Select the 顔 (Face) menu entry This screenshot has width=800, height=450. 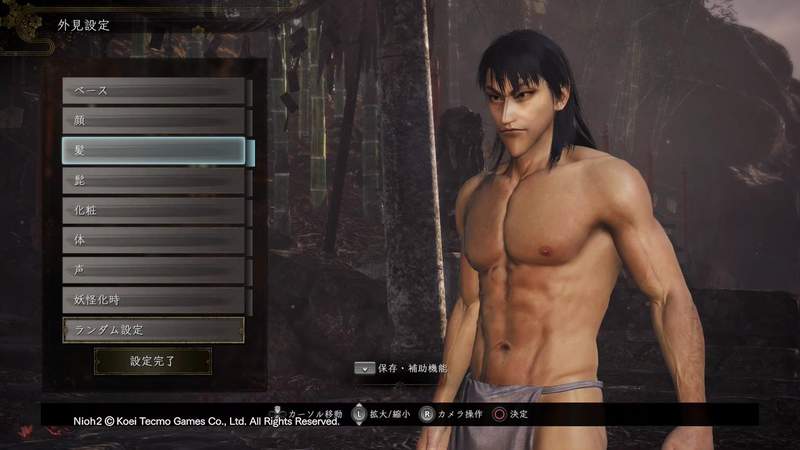click(x=154, y=121)
